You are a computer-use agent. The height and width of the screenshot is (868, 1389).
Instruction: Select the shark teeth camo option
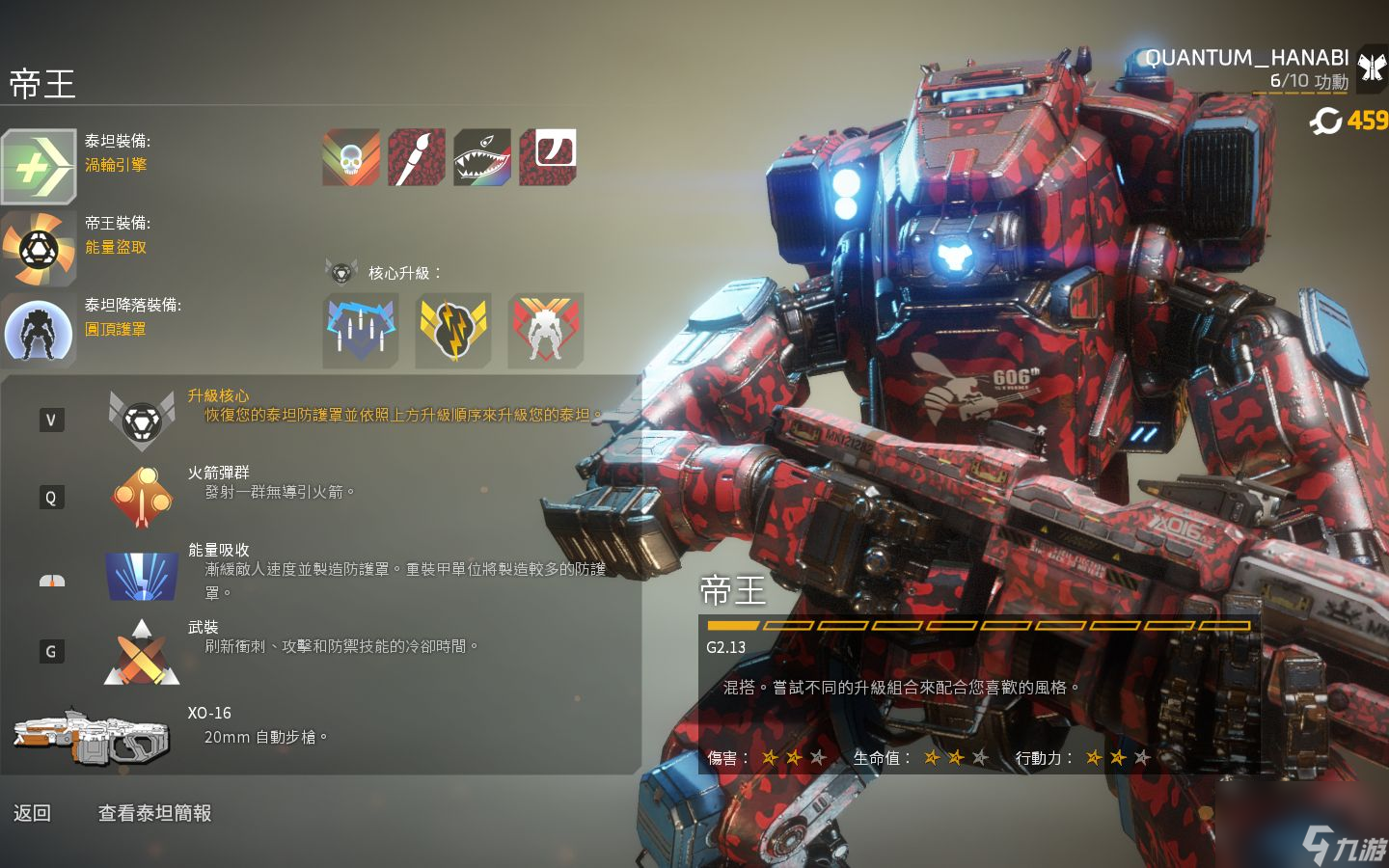coord(482,156)
